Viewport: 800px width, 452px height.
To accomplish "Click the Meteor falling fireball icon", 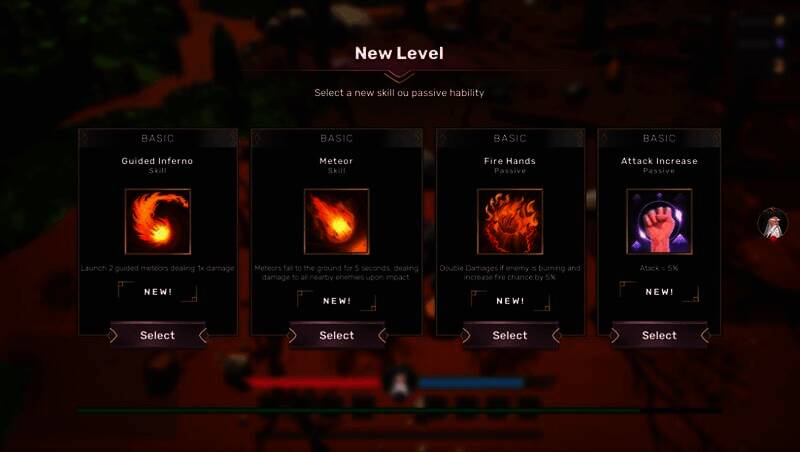I will click(x=336, y=221).
